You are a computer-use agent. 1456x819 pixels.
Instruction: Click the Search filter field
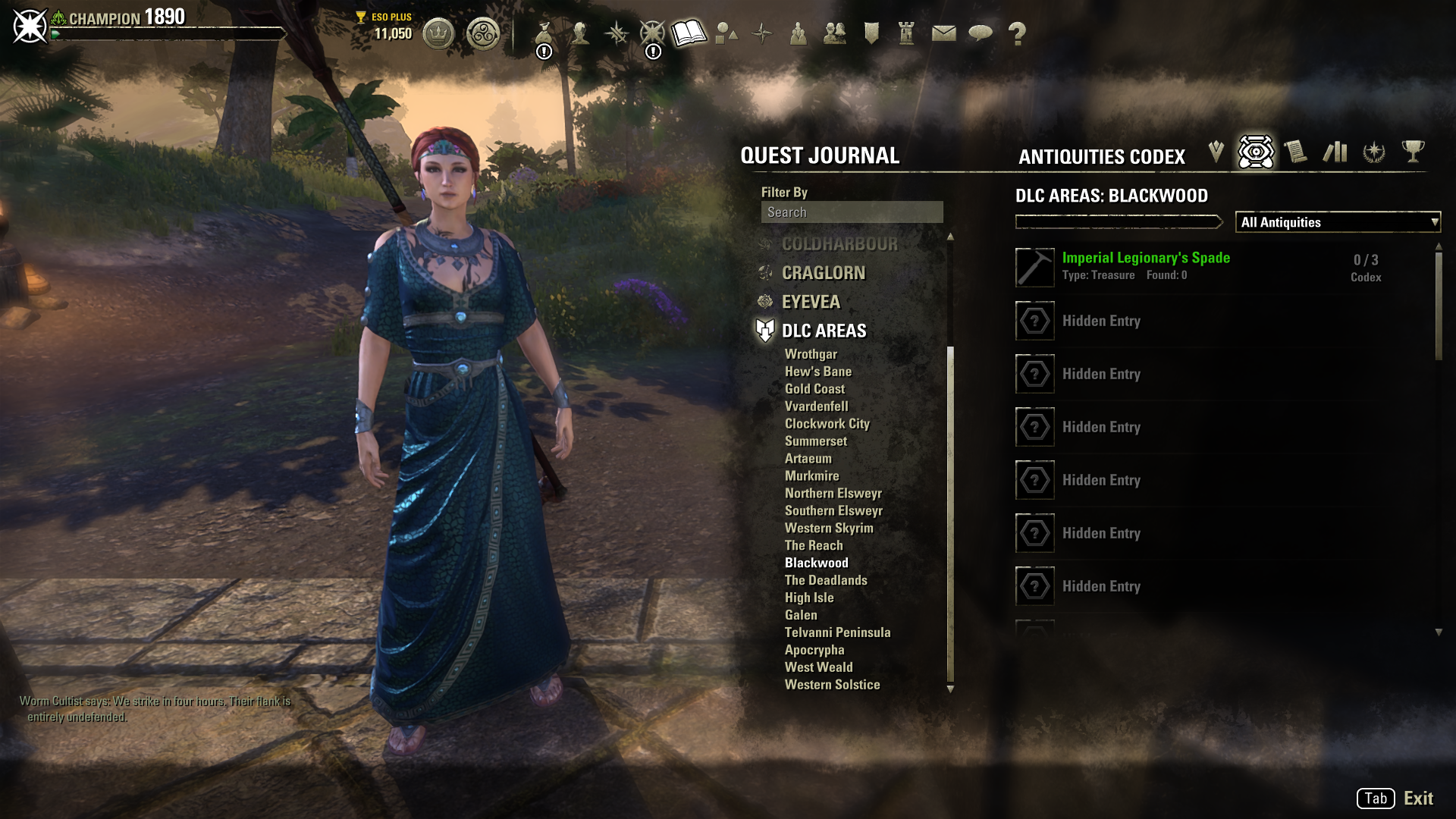pos(852,212)
